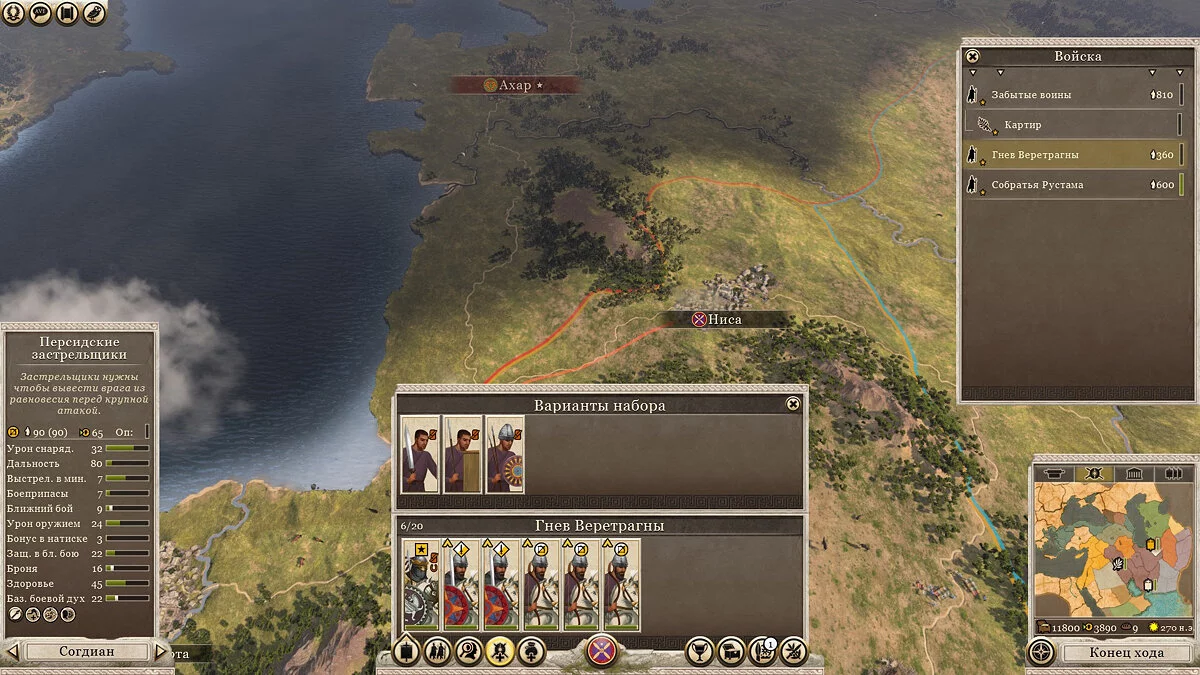Click the compass button beside end turn
The width and height of the screenshot is (1200, 675).
coord(1041,652)
